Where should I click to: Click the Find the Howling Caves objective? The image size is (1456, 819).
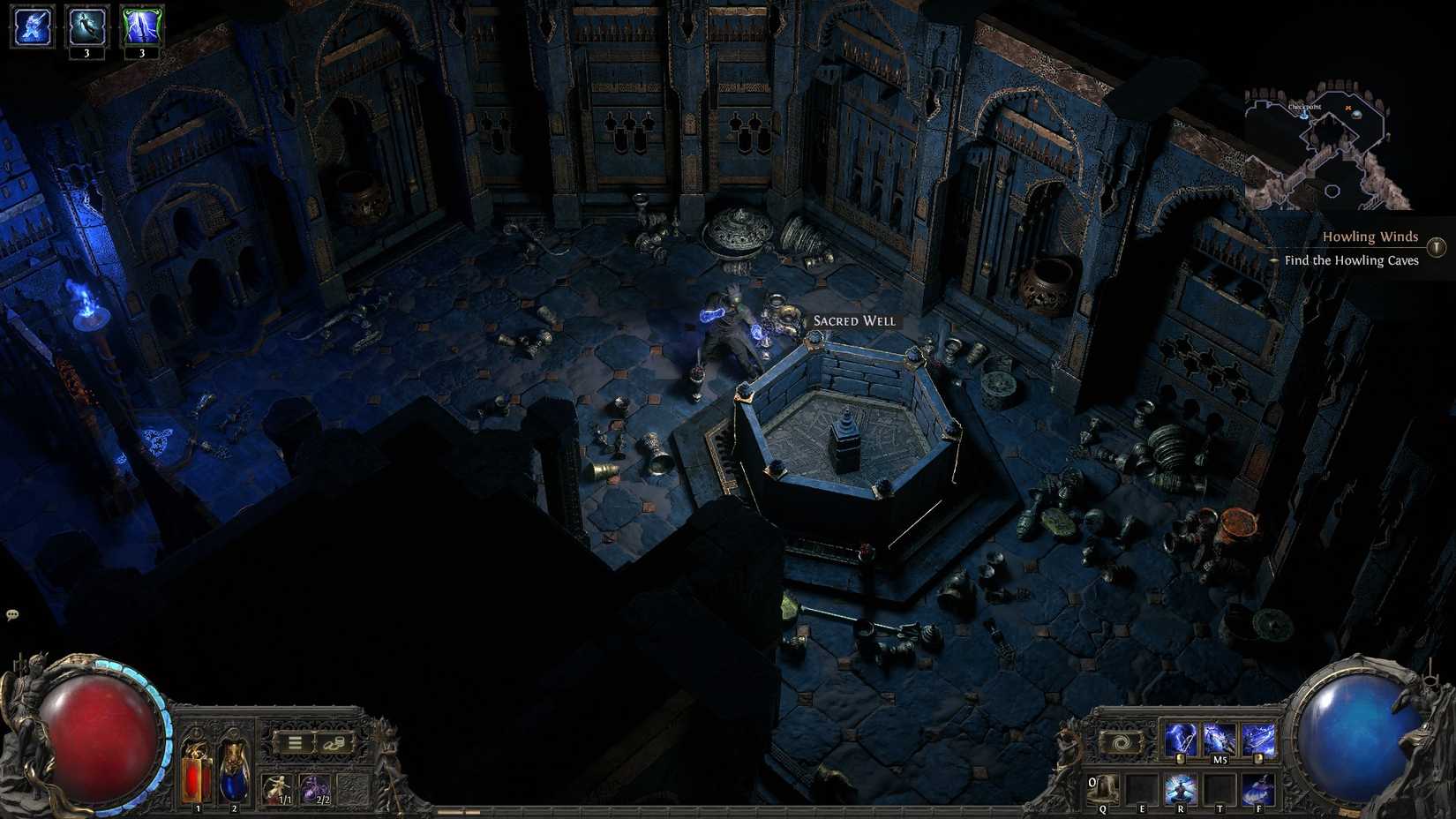pos(1352,260)
